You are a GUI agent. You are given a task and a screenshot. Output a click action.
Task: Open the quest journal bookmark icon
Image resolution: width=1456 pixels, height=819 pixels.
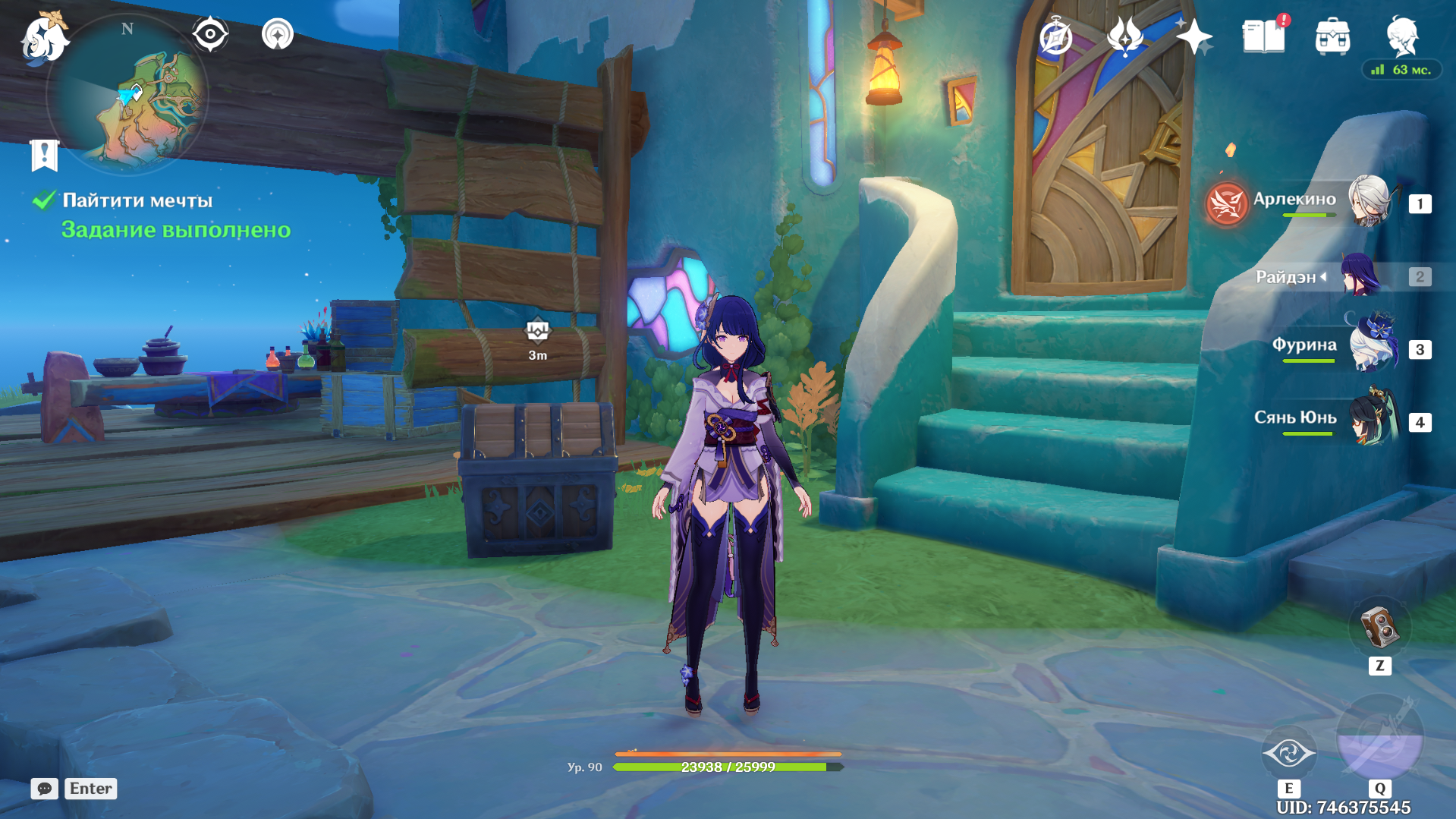coord(44,155)
